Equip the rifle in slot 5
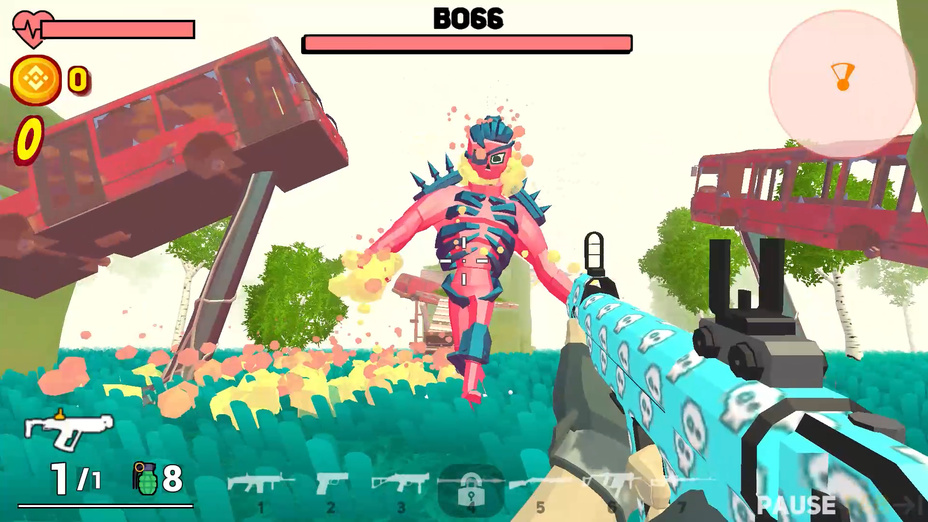928x522 pixels. pyautogui.click(x=540, y=486)
